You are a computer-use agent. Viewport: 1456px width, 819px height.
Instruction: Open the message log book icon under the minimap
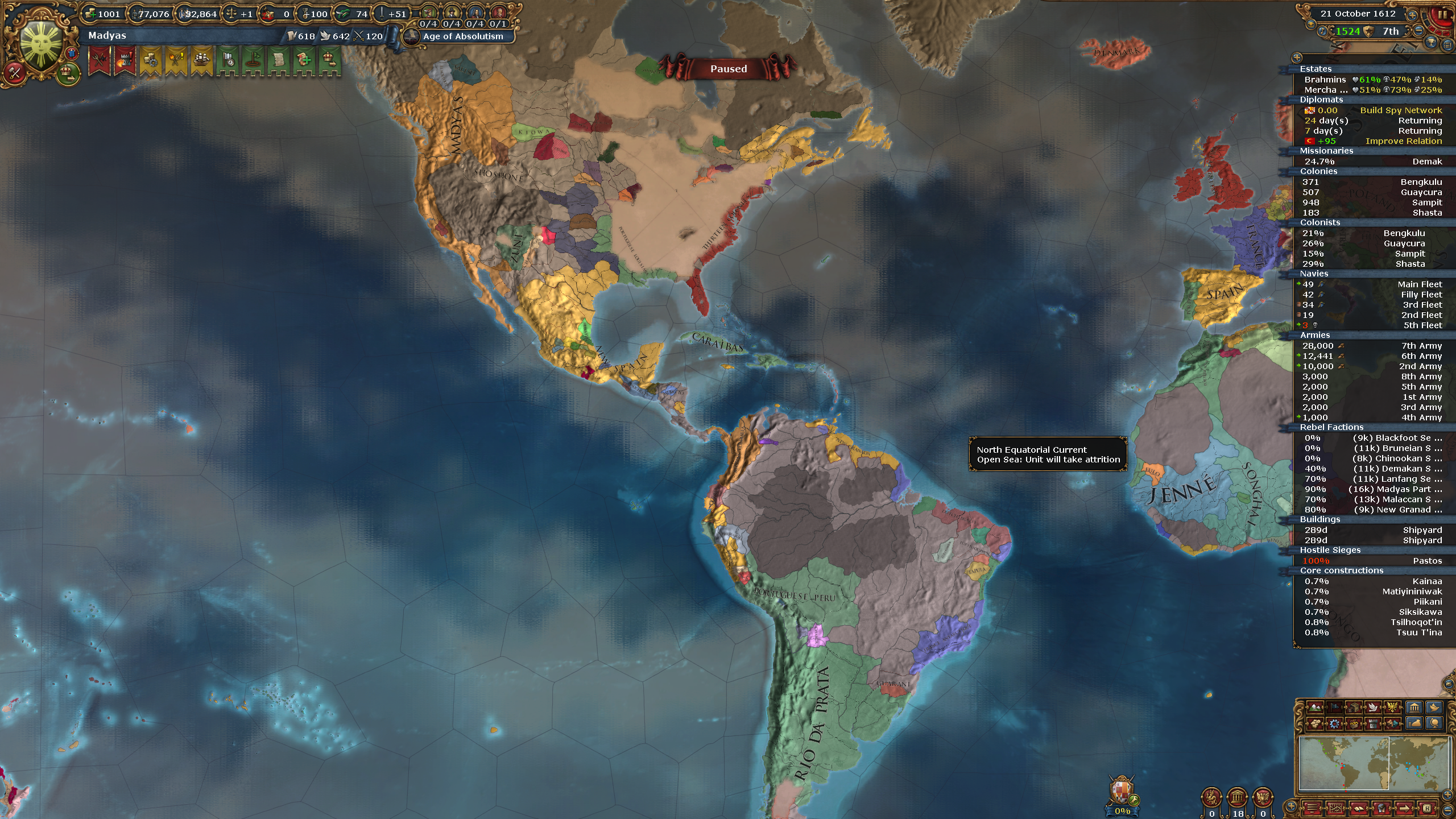(1358, 810)
